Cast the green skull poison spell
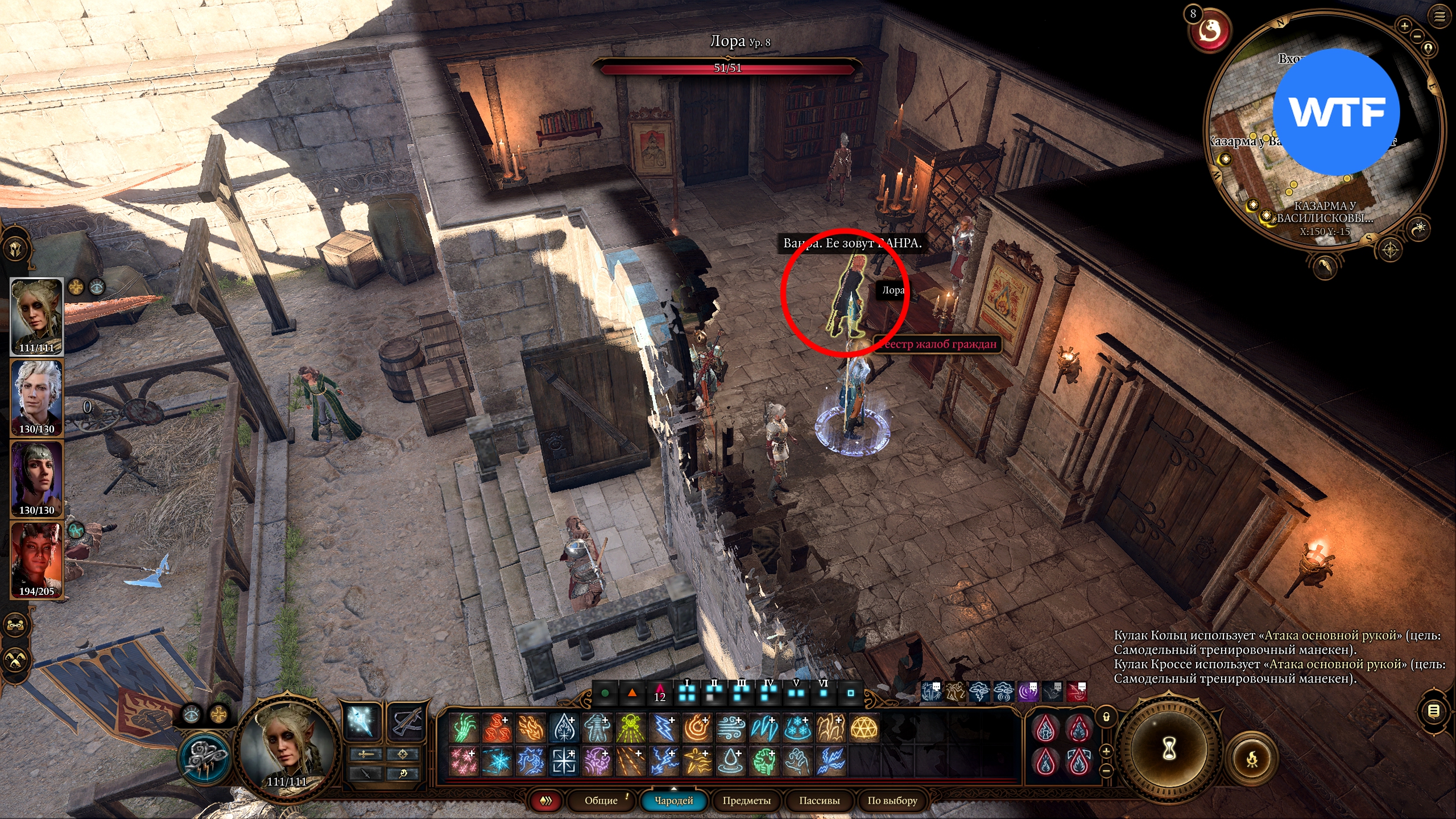Image resolution: width=1456 pixels, height=819 pixels. tap(630, 728)
